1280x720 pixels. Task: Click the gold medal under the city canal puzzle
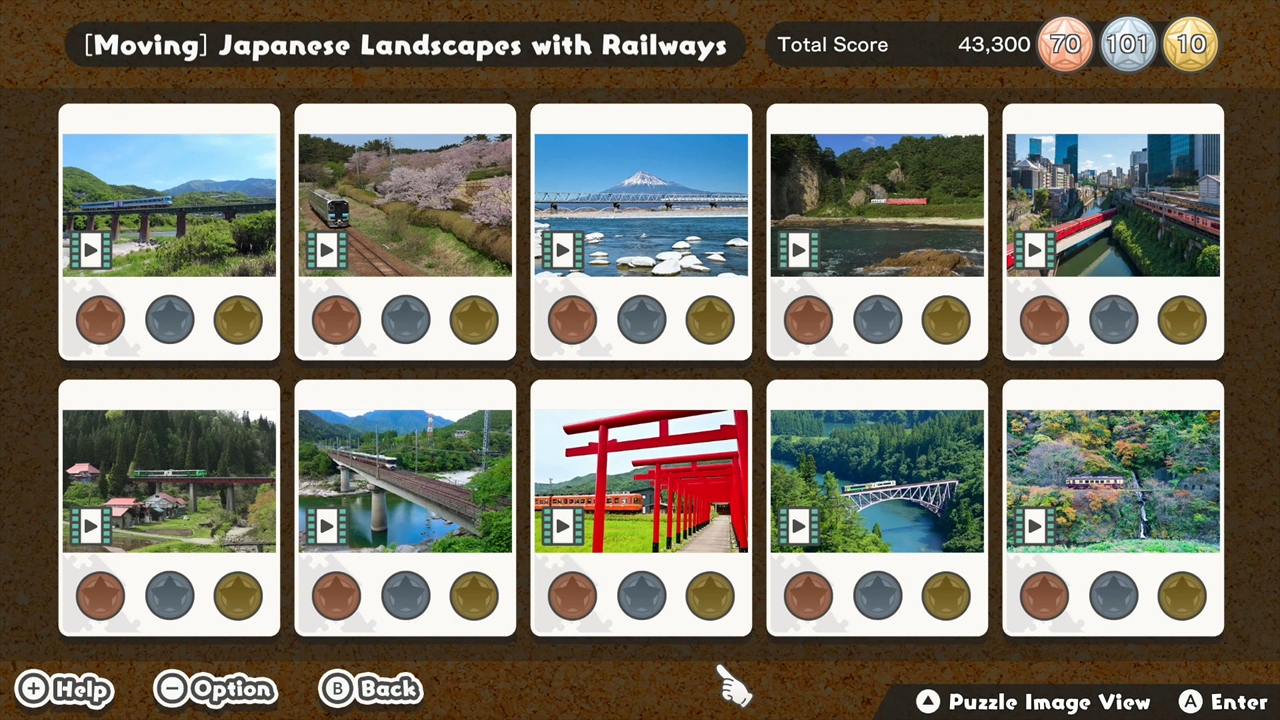tap(1181, 318)
